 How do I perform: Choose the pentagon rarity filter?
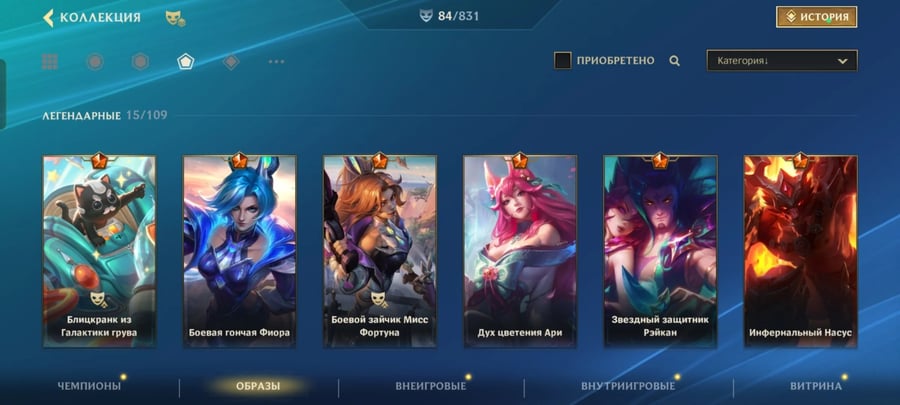coord(185,62)
